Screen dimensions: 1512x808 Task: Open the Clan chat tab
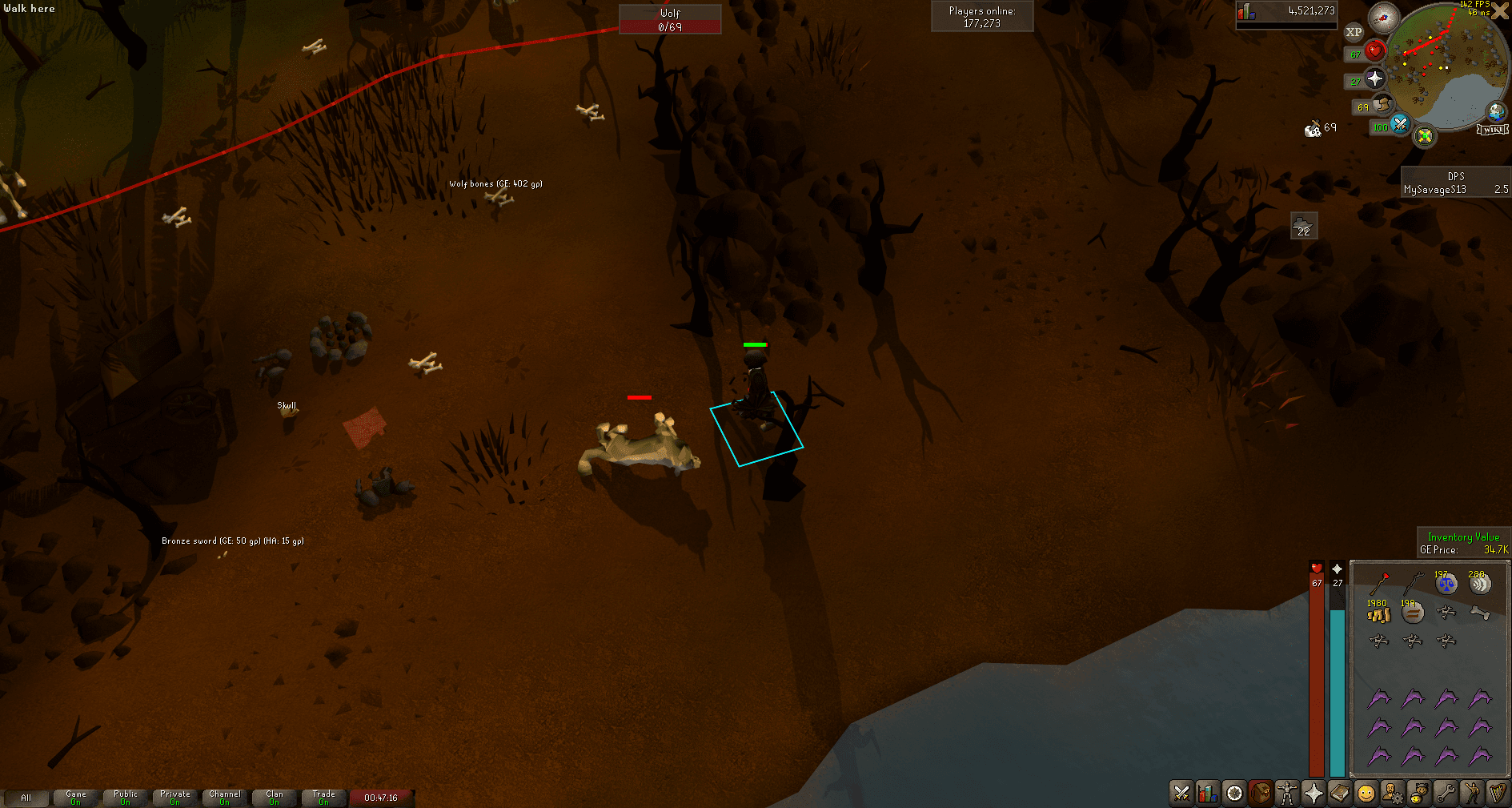point(274,797)
